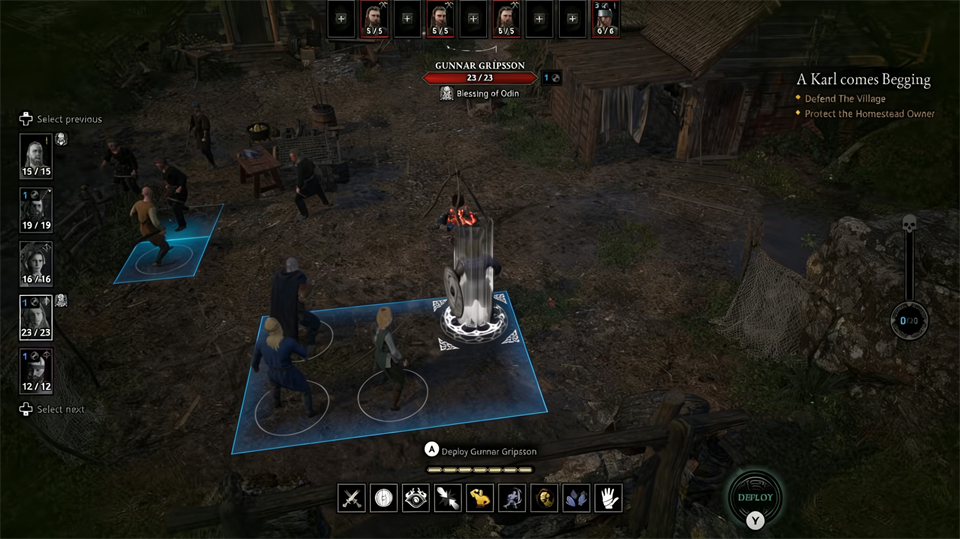
Task: Click the green DEPLOY button
Action: click(x=755, y=497)
